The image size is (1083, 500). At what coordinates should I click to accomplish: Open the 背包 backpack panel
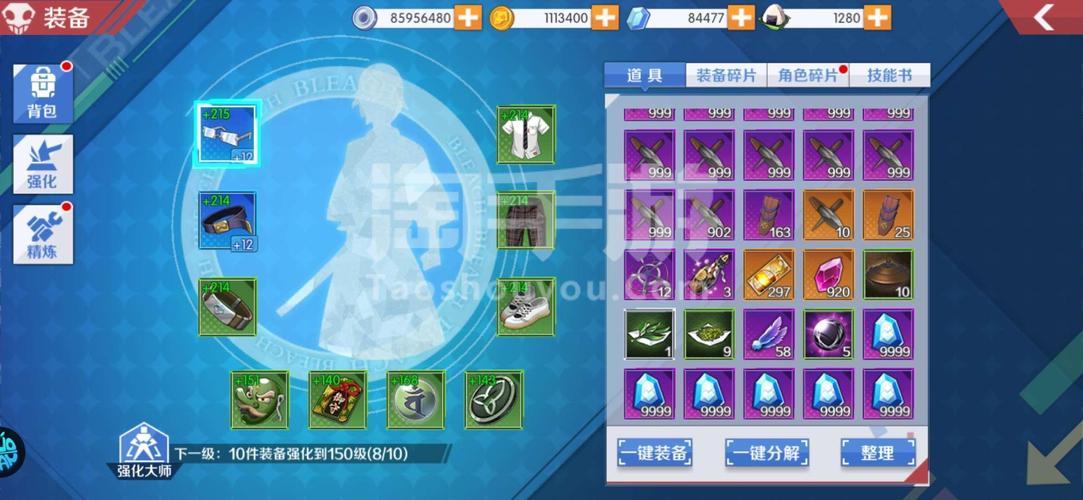coord(42,93)
